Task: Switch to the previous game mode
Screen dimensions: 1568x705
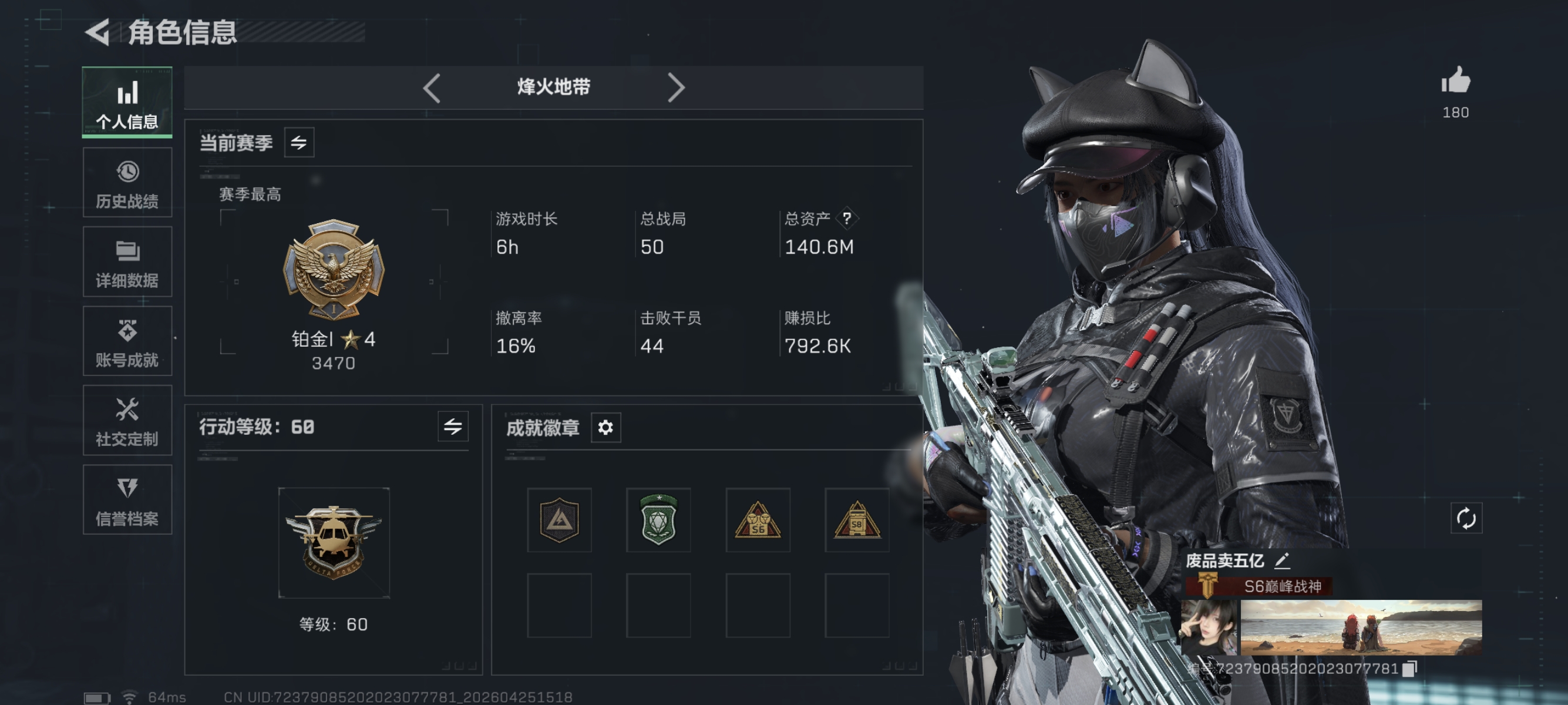Action: 432,87
